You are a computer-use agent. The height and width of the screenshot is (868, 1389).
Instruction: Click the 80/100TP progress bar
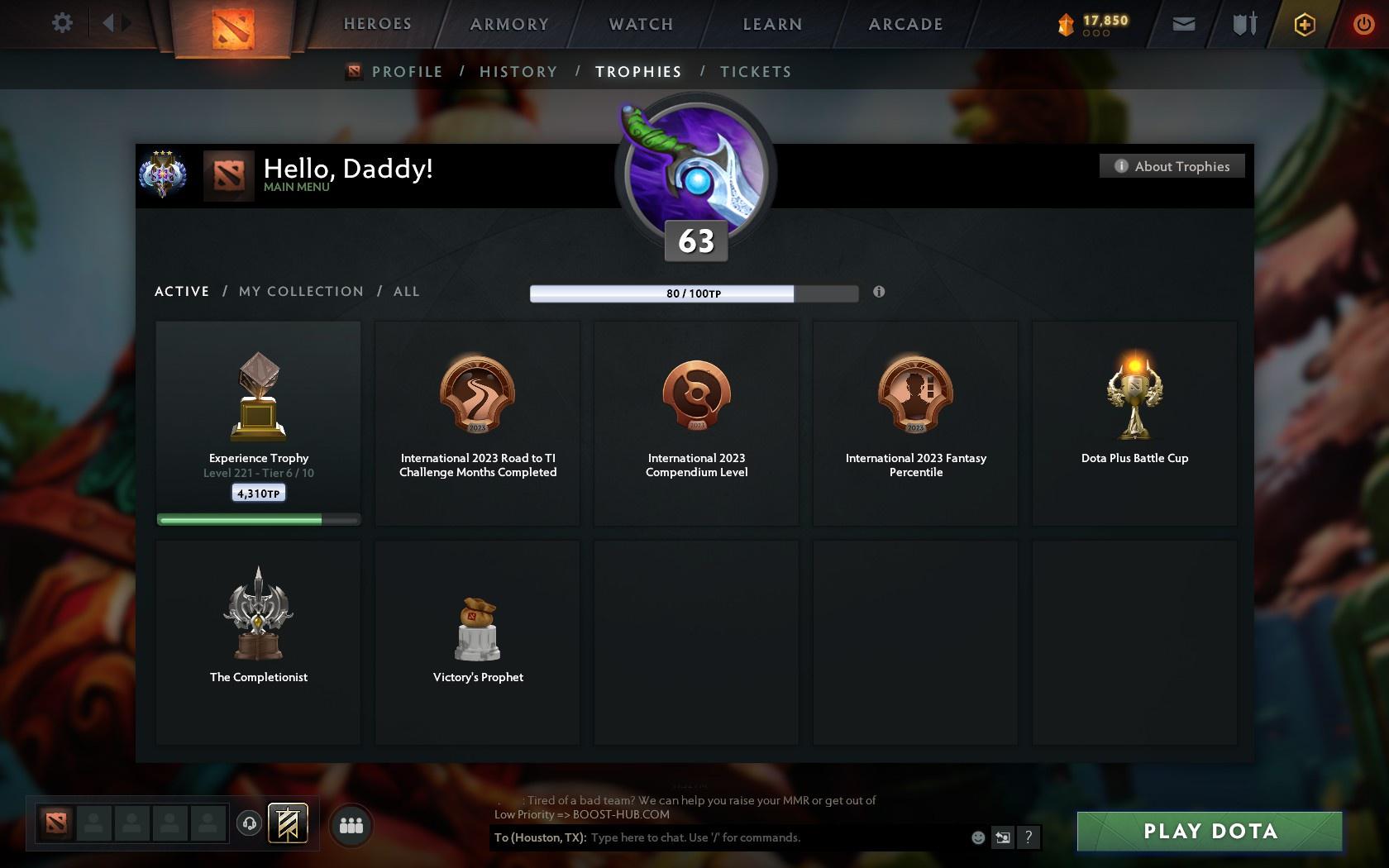(x=694, y=293)
